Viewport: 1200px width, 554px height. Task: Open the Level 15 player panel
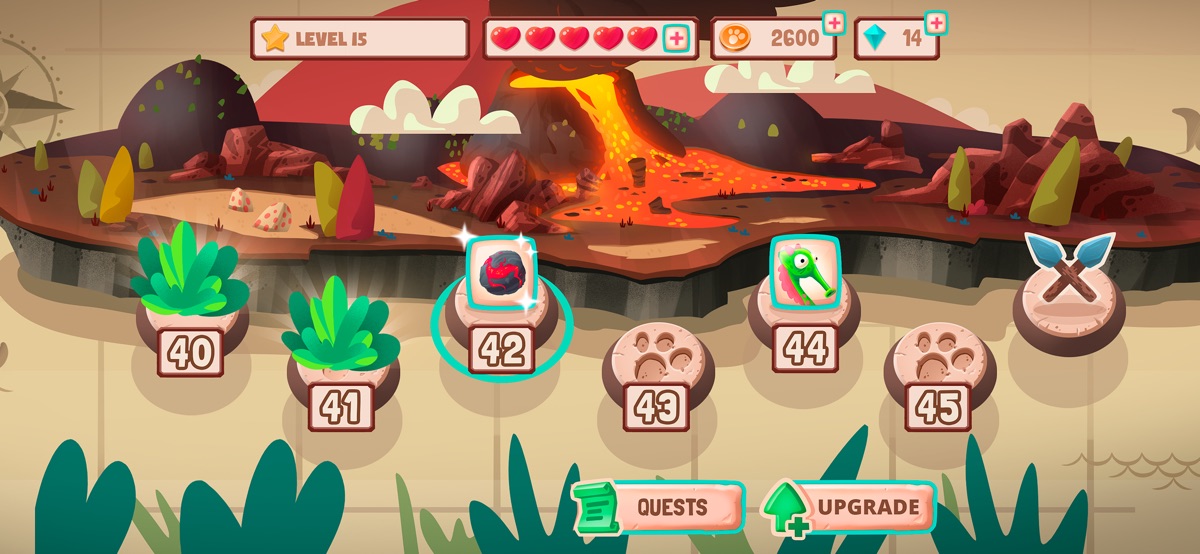pyautogui.click(x=360, y=39)
